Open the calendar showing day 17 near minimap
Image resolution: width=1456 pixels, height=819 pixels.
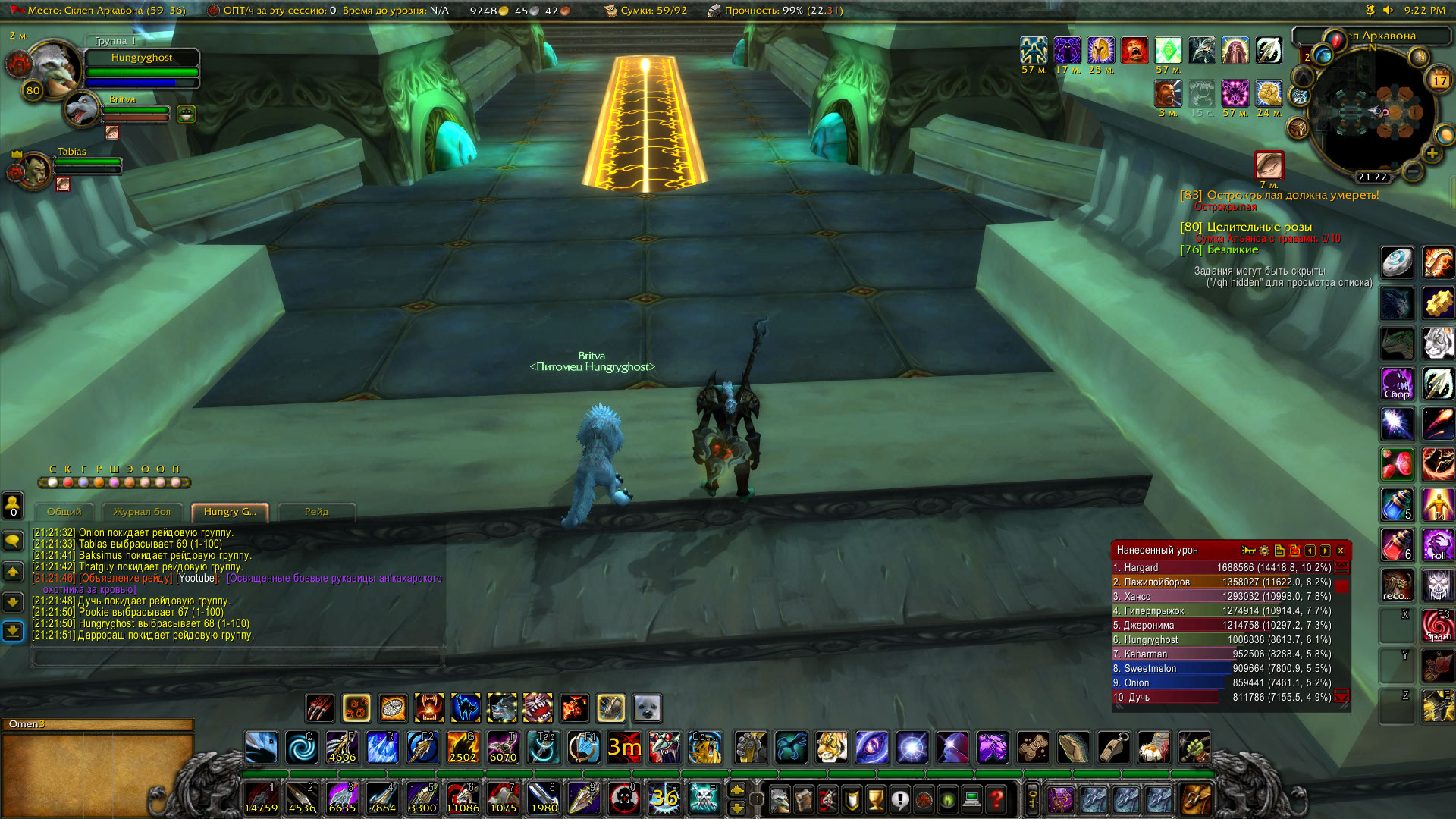click(x=1439, y=80)
